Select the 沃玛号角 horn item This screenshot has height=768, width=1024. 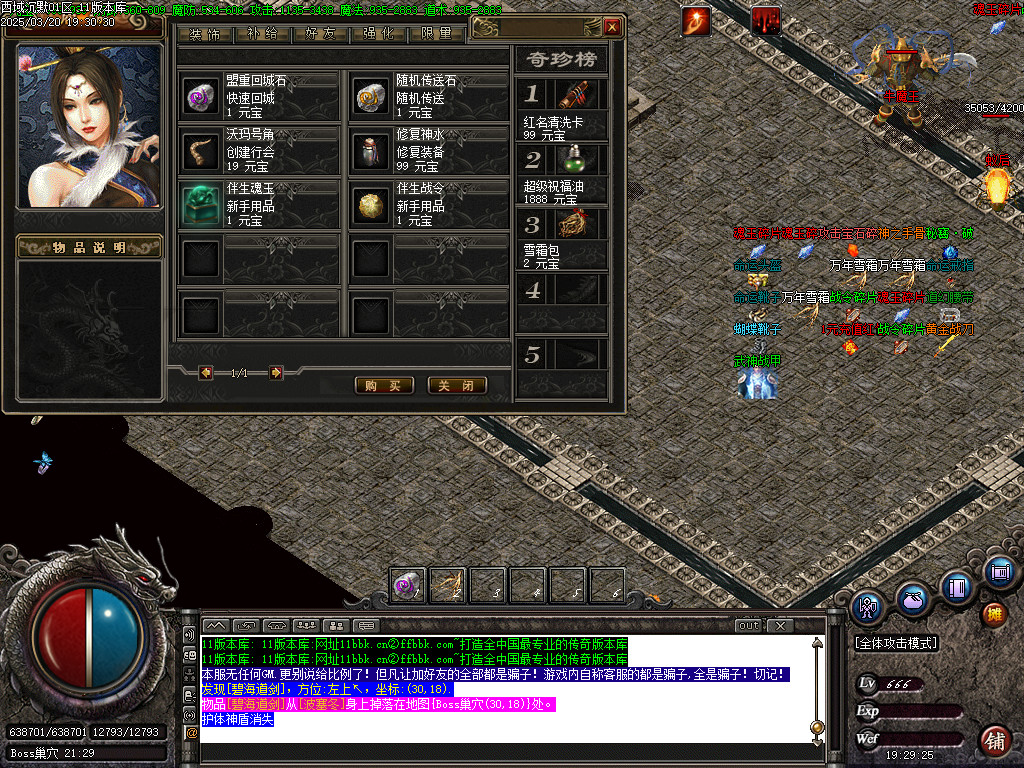pos(201,150)
